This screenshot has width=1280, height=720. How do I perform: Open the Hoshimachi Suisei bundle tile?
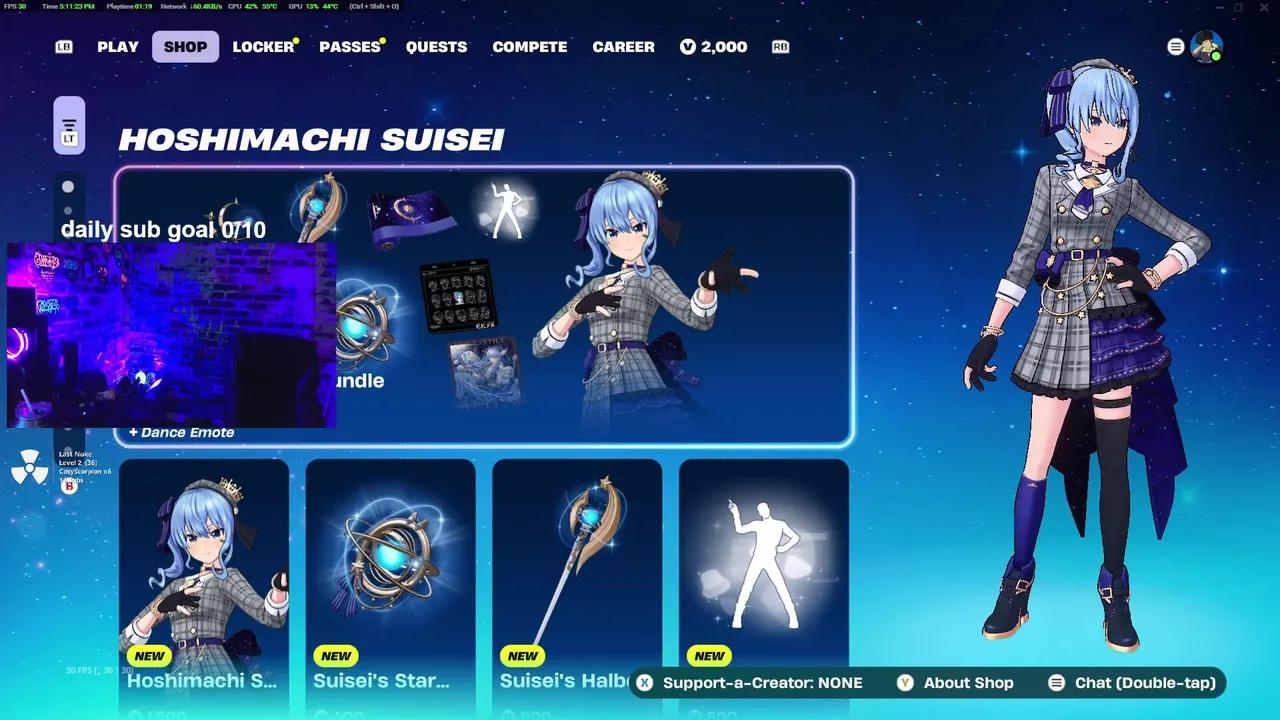click(600, 305)
